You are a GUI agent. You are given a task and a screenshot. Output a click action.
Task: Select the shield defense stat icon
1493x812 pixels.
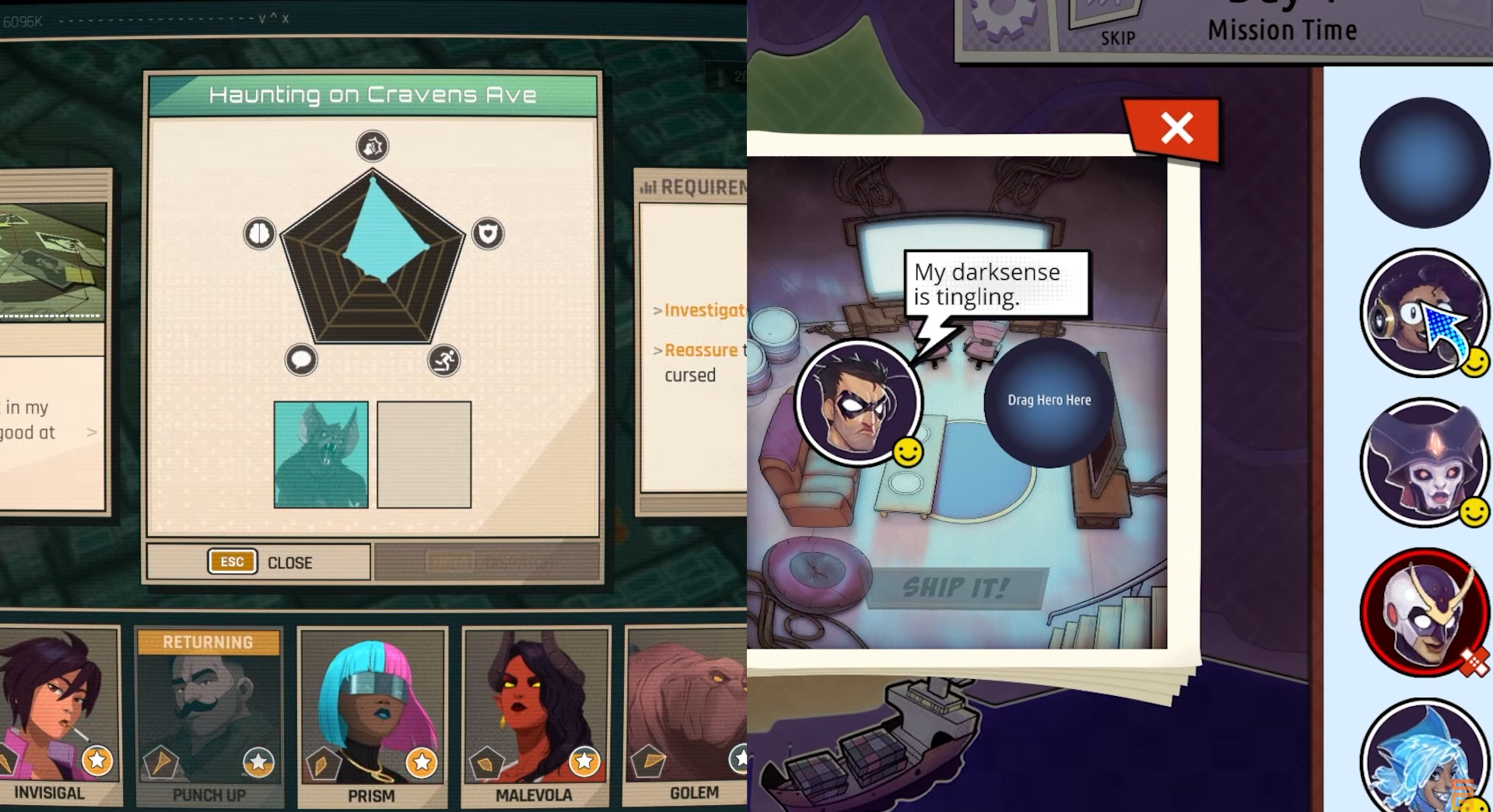[x=487, y=234]
